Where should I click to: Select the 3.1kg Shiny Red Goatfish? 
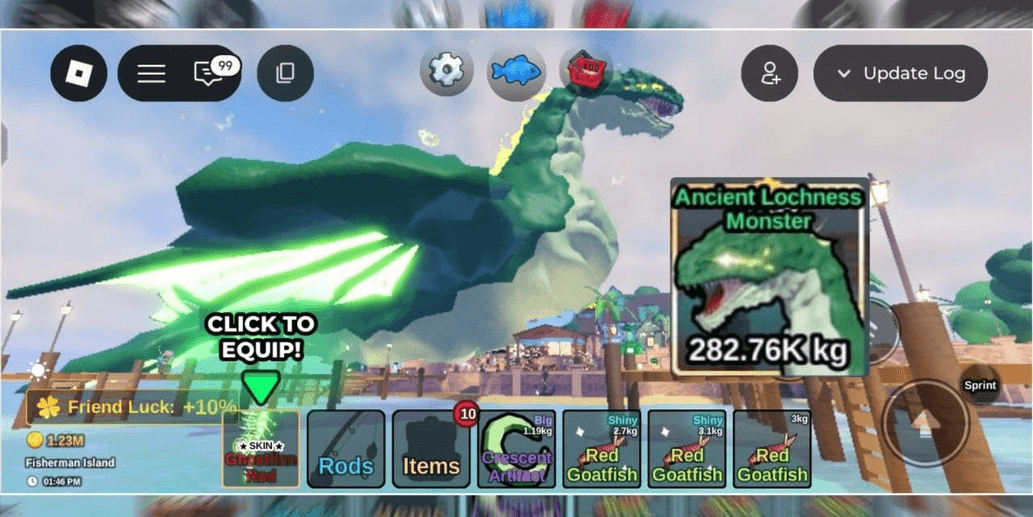coord(687,450)
